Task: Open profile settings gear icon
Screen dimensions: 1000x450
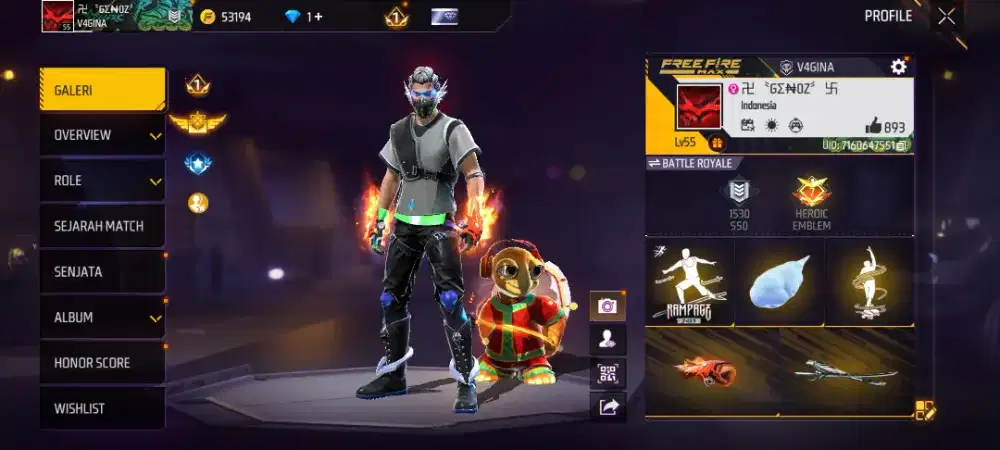Action: (x=898, y=67)
